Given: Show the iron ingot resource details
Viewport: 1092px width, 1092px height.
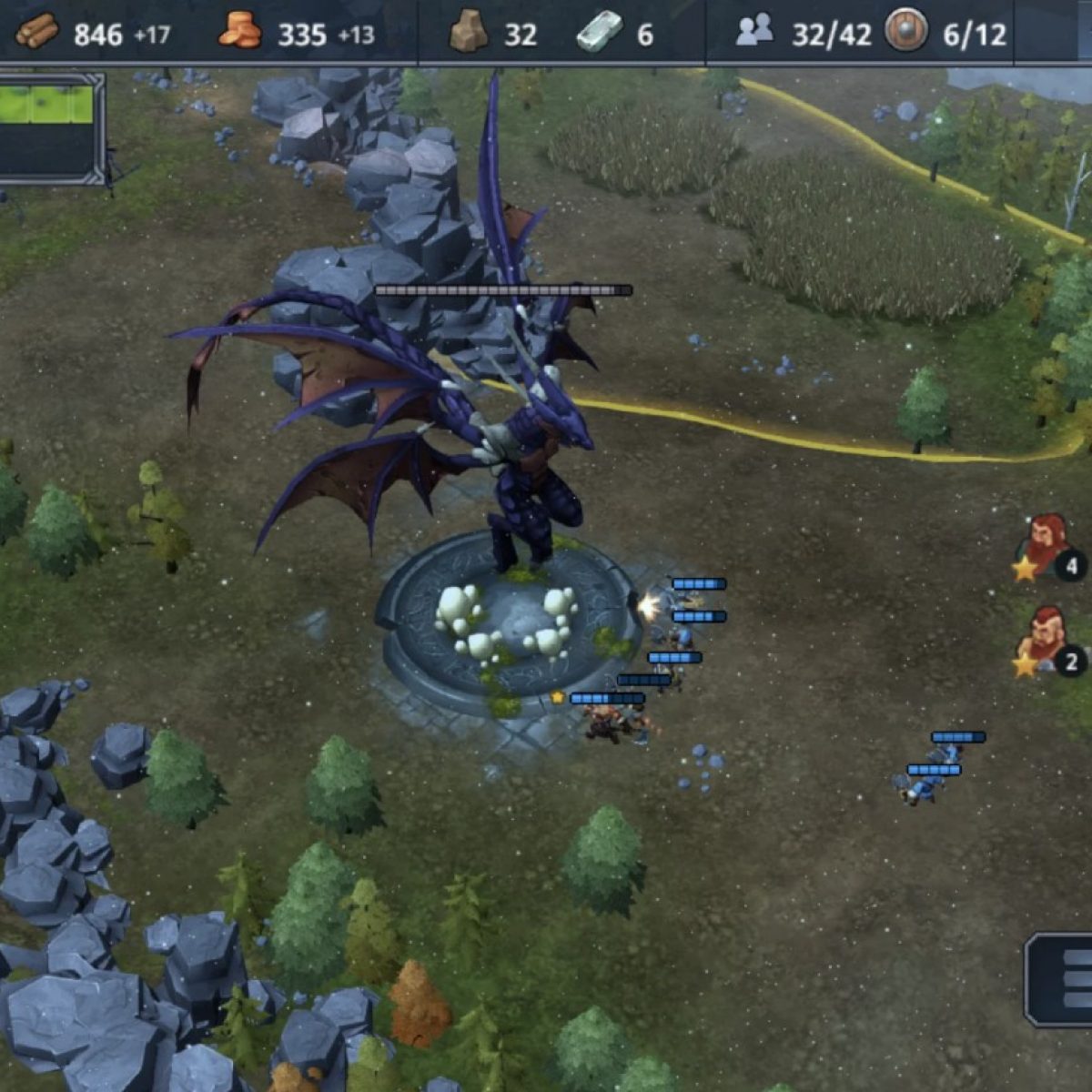Looking at the screenshot, I should (600, 33).
